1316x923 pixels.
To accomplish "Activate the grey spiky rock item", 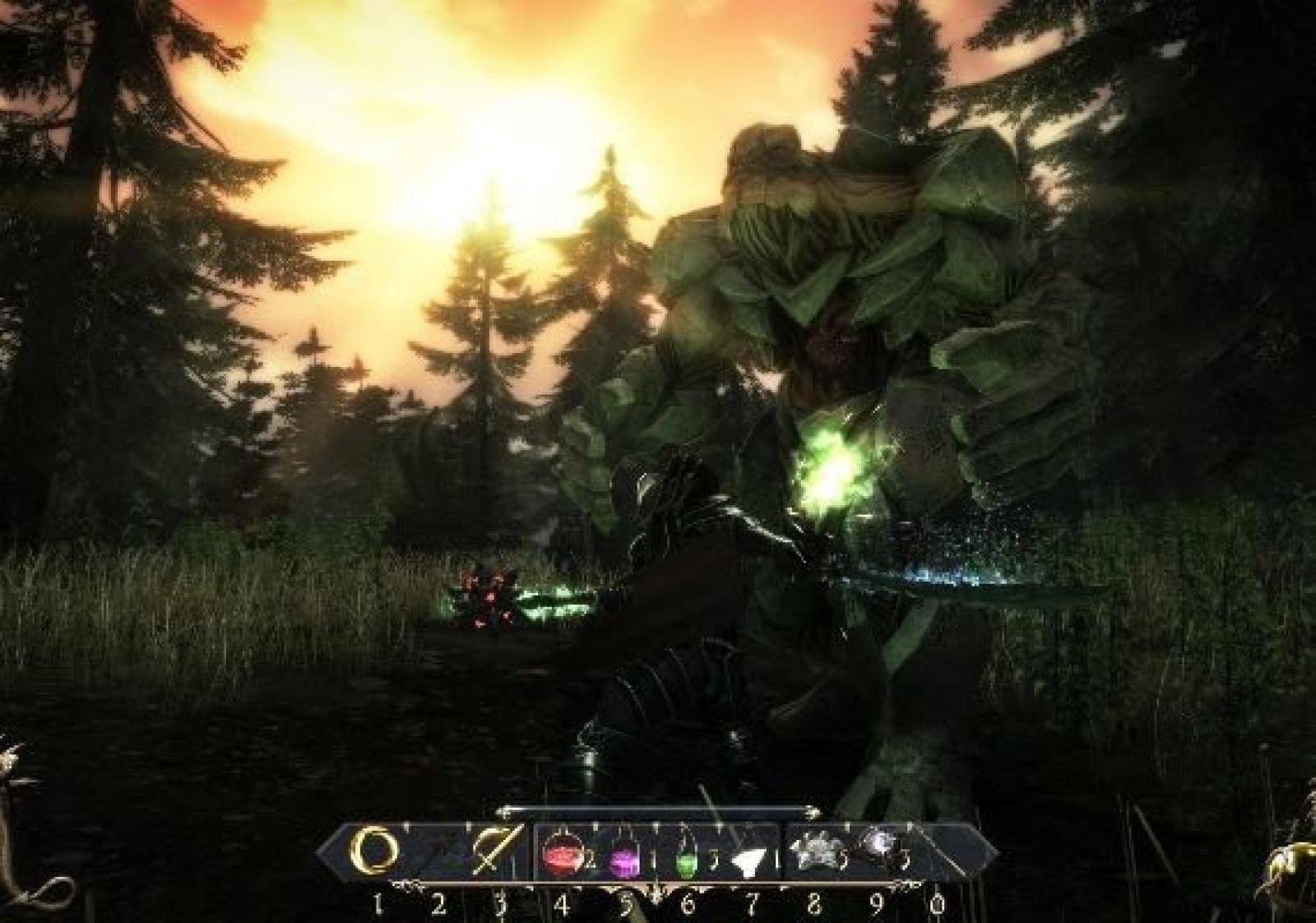I will [808, 855].
